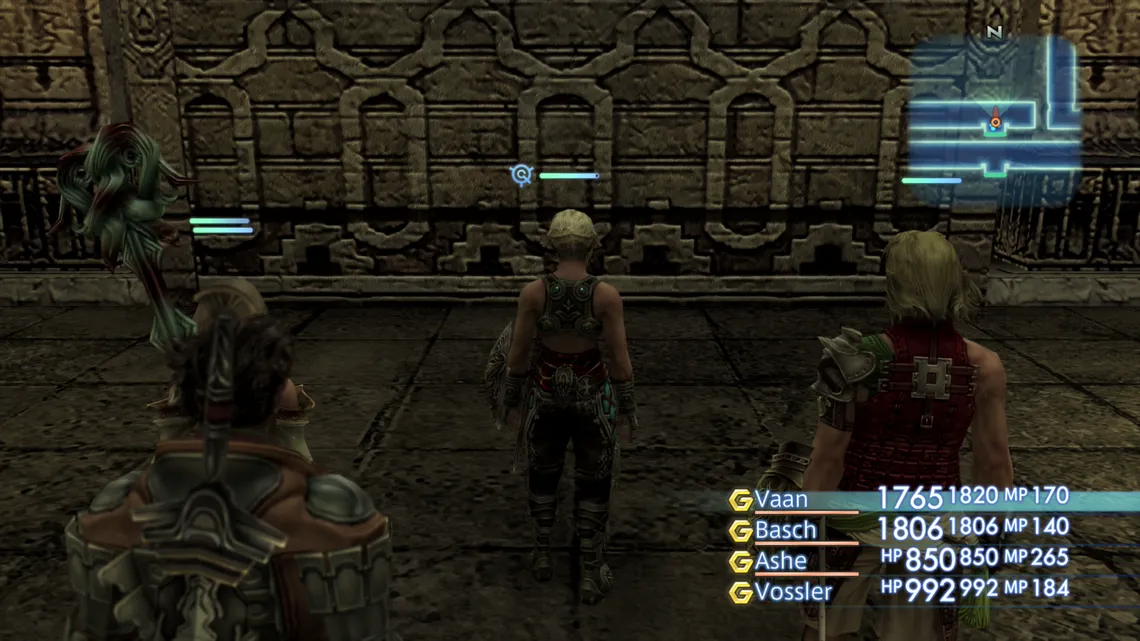Choose Basch from the party roster

click(786, 530)
